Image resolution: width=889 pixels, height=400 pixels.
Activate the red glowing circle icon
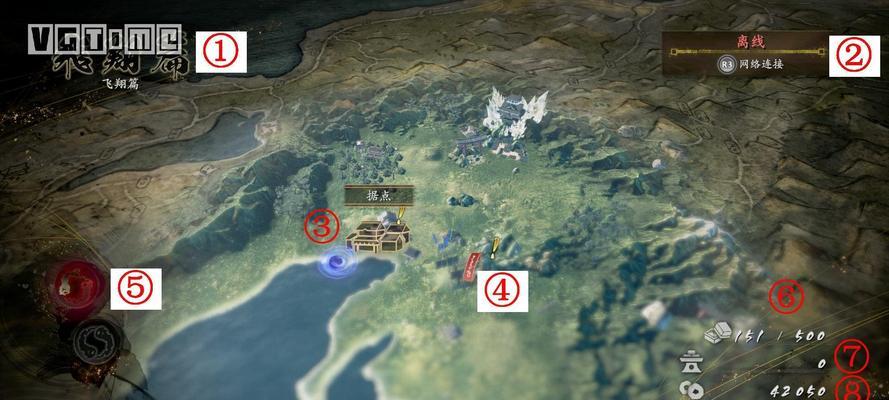(77, 287)
